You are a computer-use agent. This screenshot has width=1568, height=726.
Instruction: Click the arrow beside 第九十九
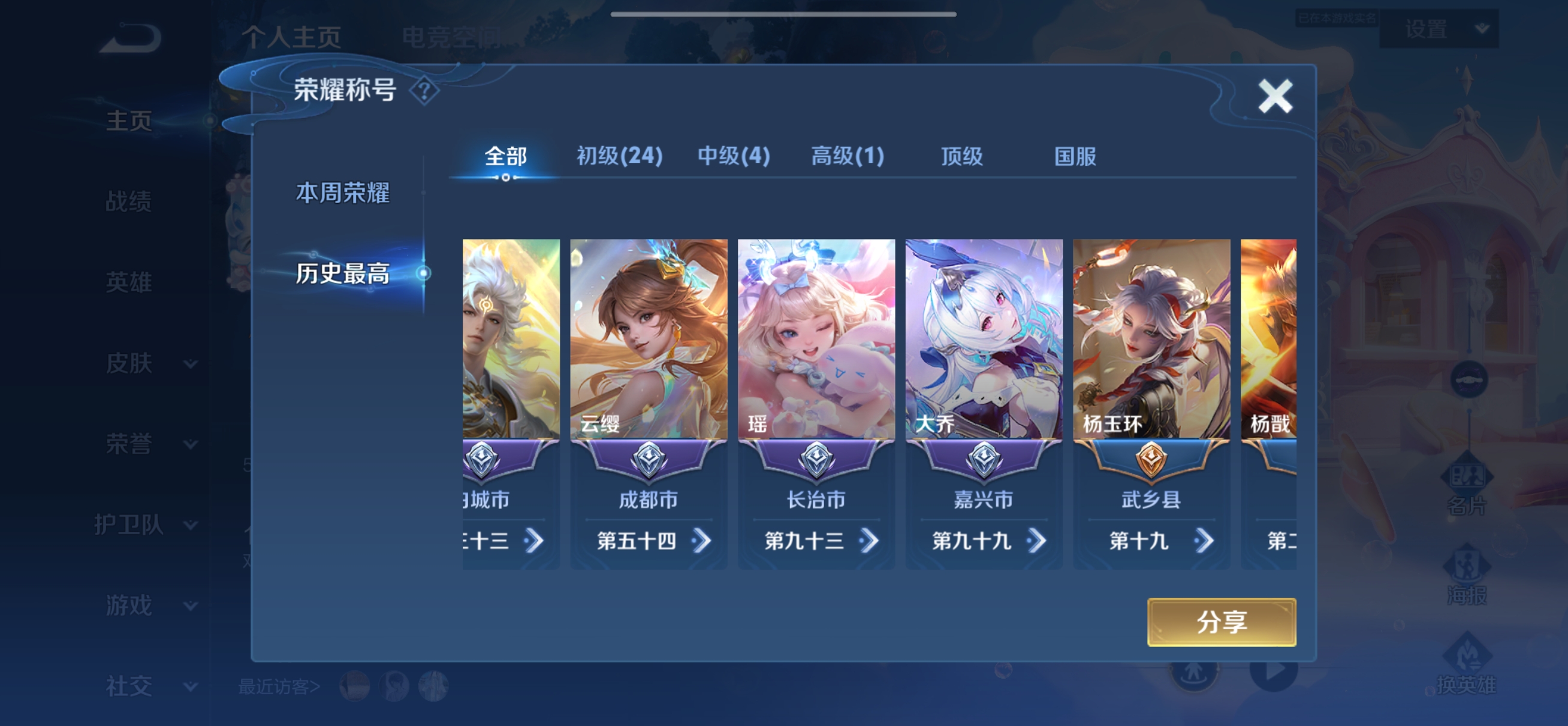click(1036, 540)
